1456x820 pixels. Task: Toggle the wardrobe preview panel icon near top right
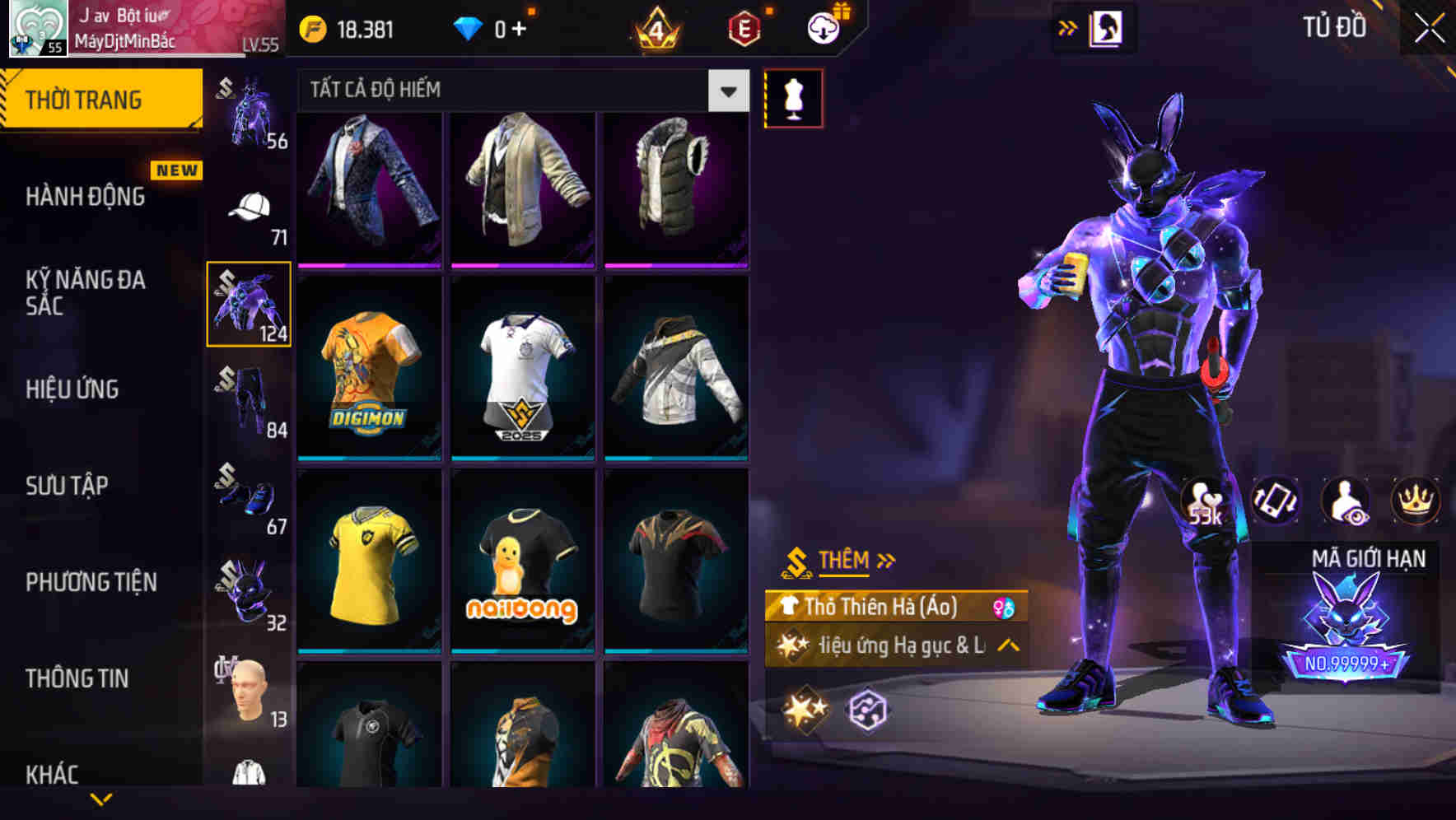tap(1108, 27)
